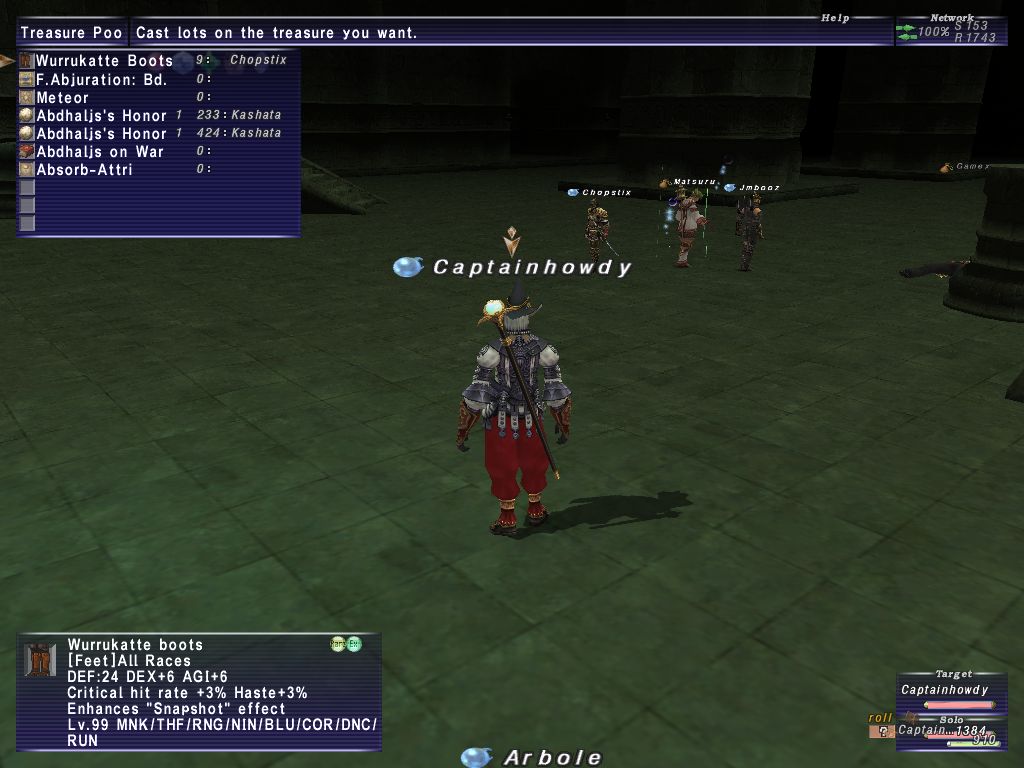Select the Abdhaljs on War entry

(x=100, y=152)
